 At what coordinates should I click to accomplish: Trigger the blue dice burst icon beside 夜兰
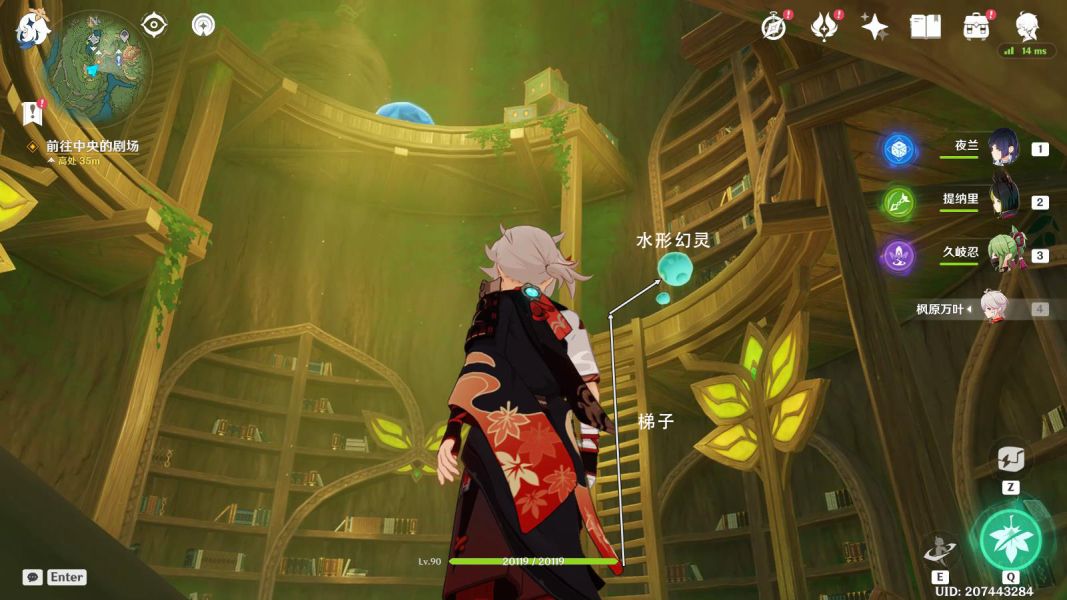(899, 149)
